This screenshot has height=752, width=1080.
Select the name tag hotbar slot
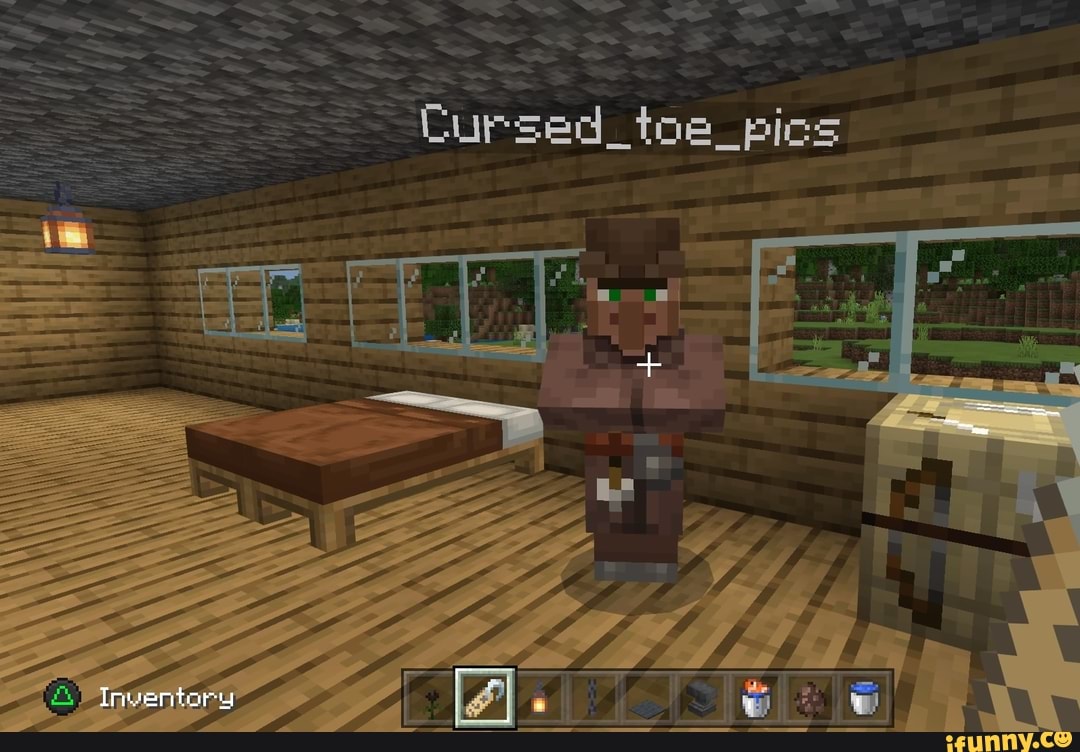[x=485, y=698]
